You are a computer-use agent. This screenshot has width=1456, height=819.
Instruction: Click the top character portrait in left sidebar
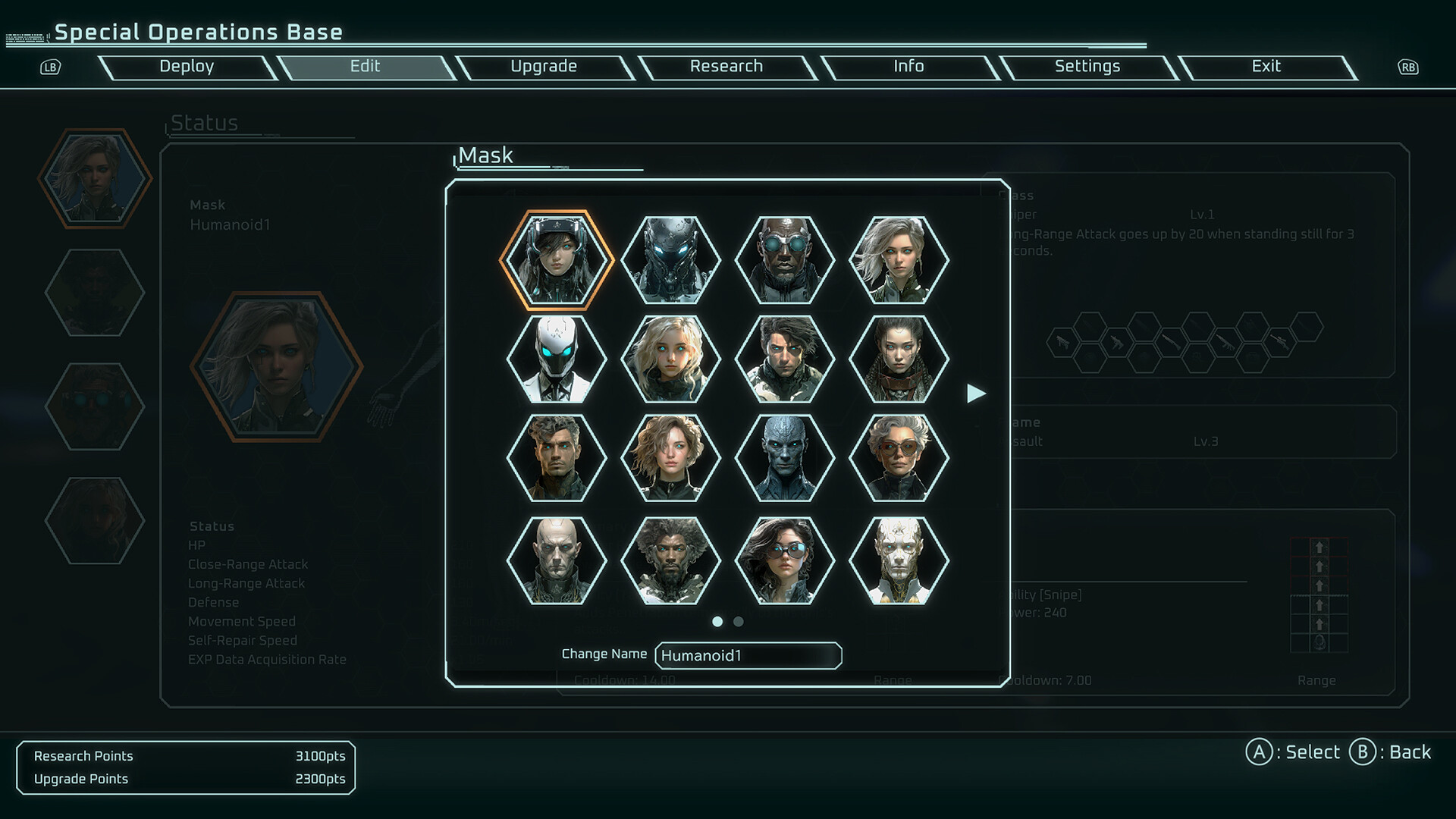pos(96,180)
